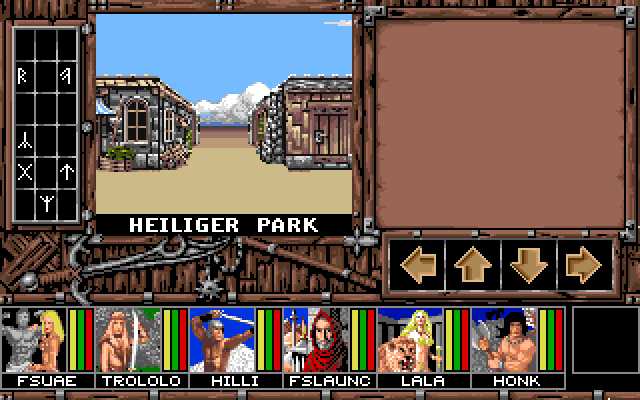Select the X-shaped rune
The height and width of the screenshot is (400, 640).
(x=26, y=172)
